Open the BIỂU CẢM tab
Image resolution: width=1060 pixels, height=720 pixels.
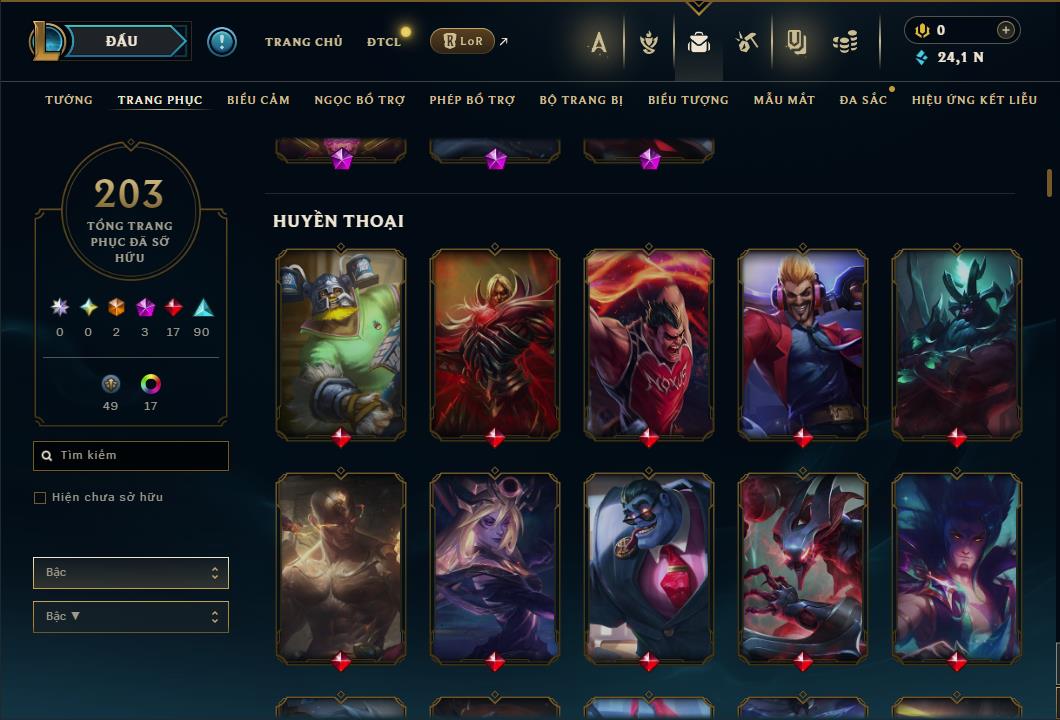pyautogui.click(x=258, y=100)
